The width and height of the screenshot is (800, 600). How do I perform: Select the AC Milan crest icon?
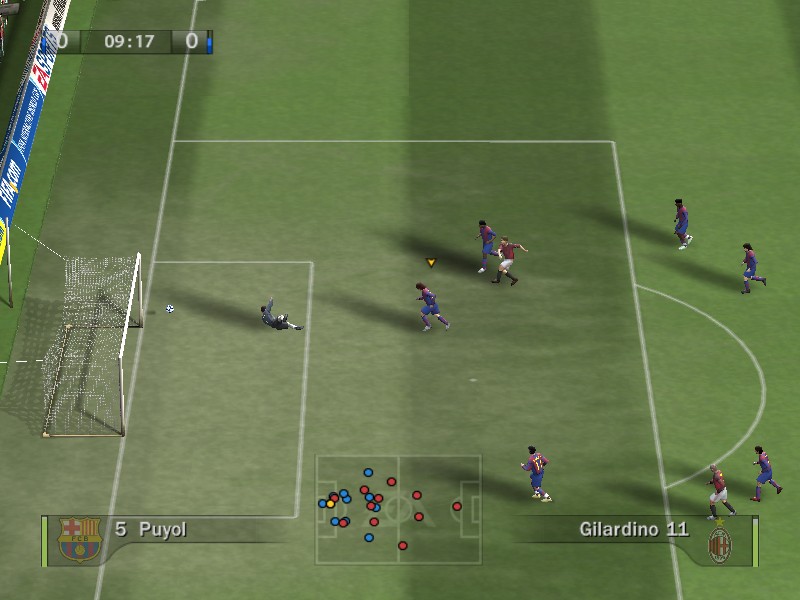tap(719, 543)
